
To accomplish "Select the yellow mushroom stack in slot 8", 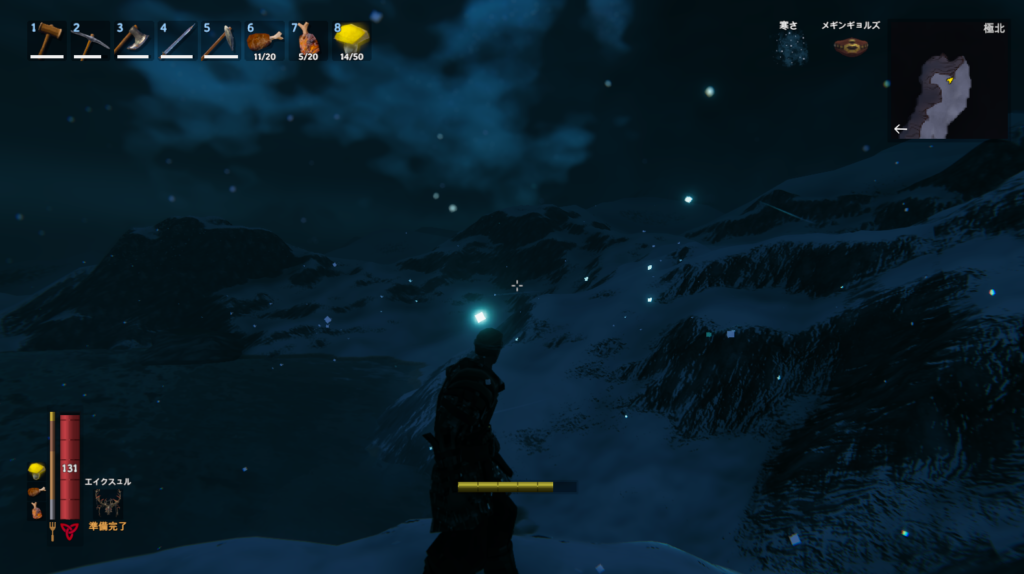I will (x=351, y=40).
